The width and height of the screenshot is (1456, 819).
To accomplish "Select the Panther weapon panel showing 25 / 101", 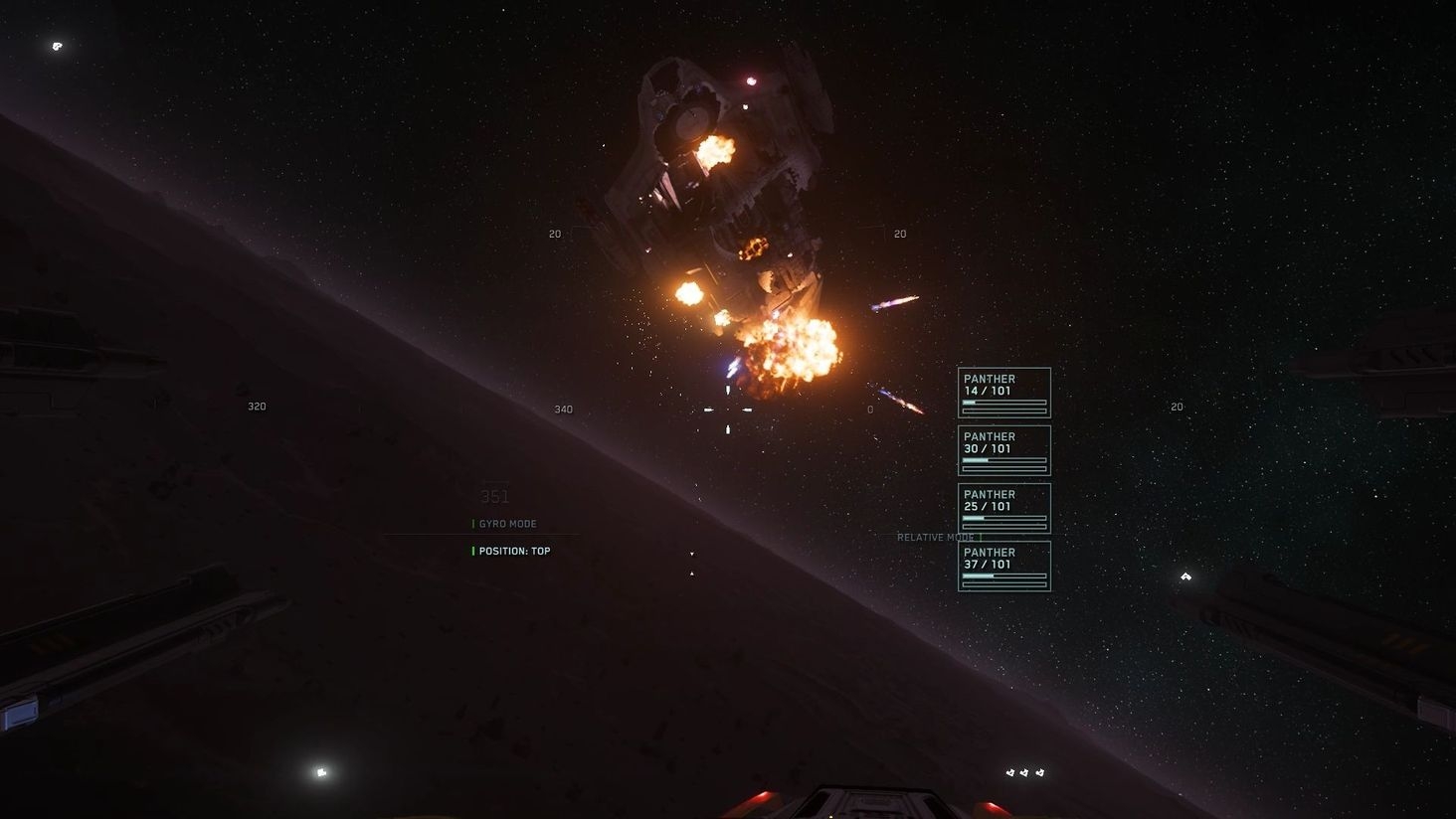I will pyautogui.click(x=1003, y=508).
